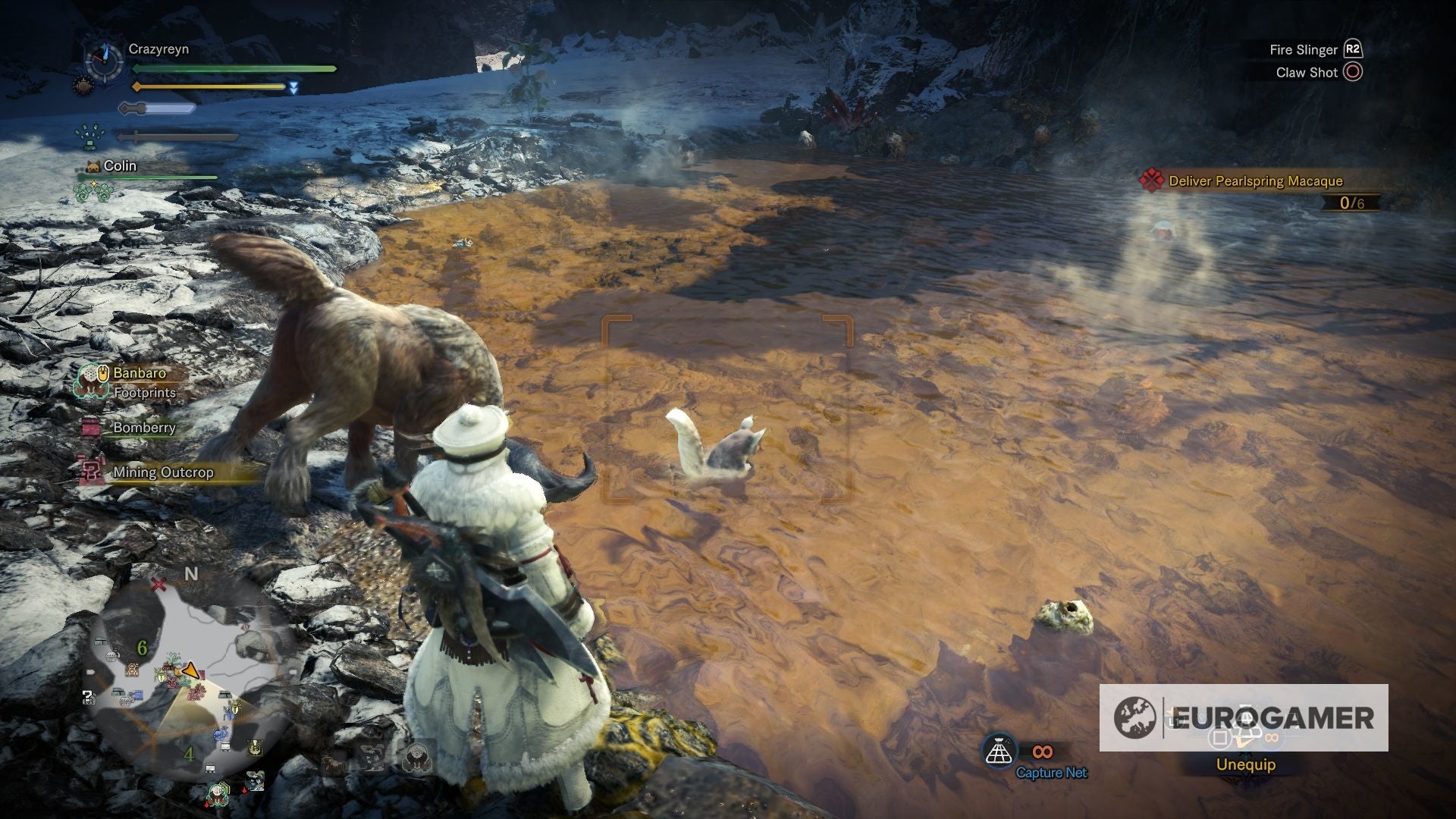
Task: Click the Deliver Pearlspring Macaque quest icon
Action: [x=1152, y=181]
